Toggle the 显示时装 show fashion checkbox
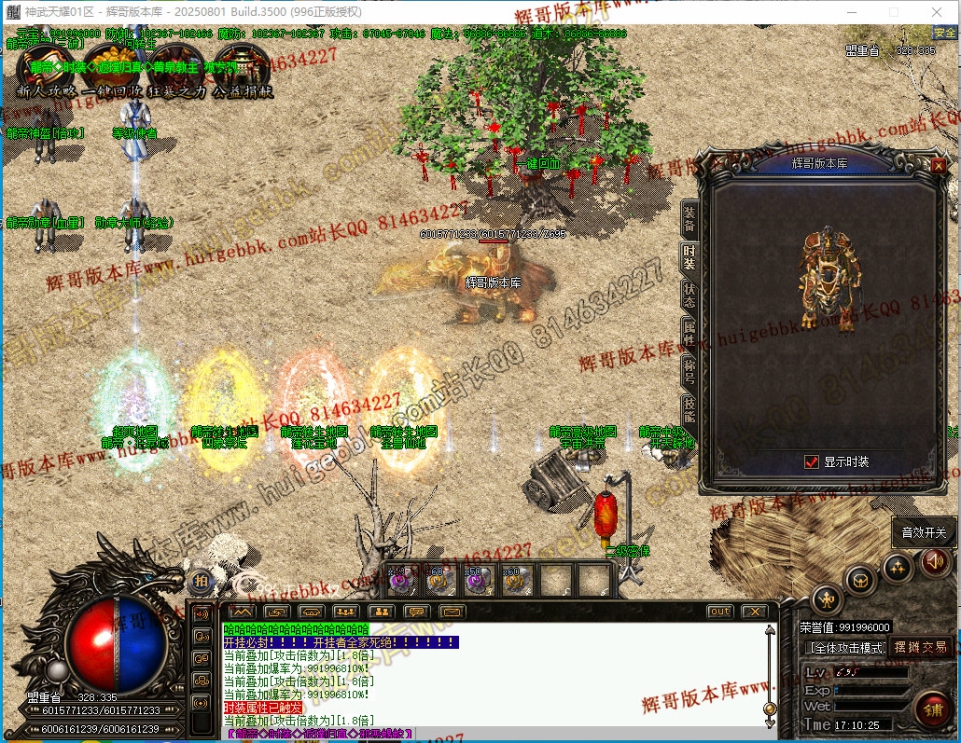The height and width of the screenshot is (743, 961). [812, 462]
